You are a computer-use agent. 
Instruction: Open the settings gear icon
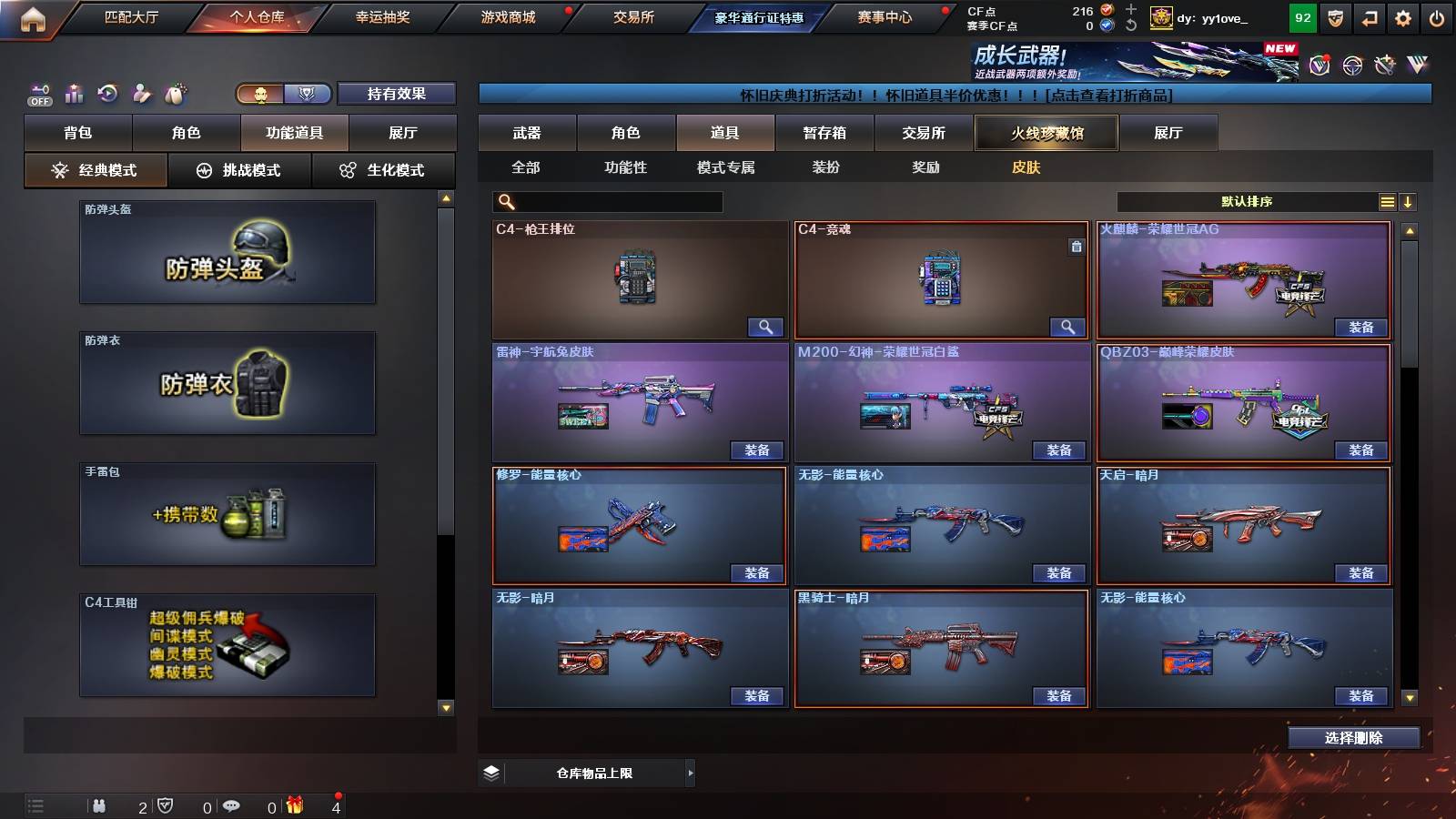click(1401, 16)
